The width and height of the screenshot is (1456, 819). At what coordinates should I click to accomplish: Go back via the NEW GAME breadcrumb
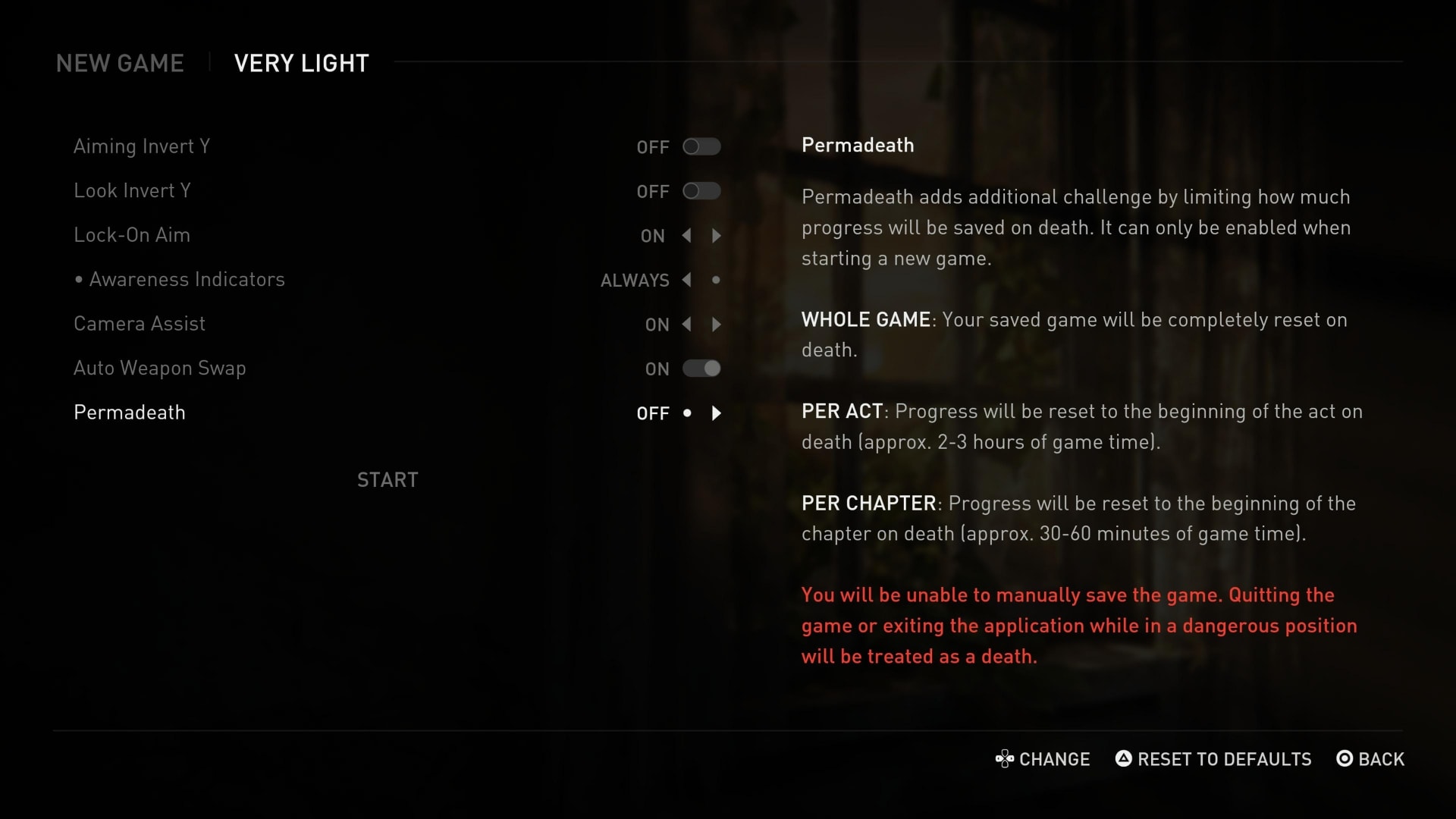[x=120, y=63]
